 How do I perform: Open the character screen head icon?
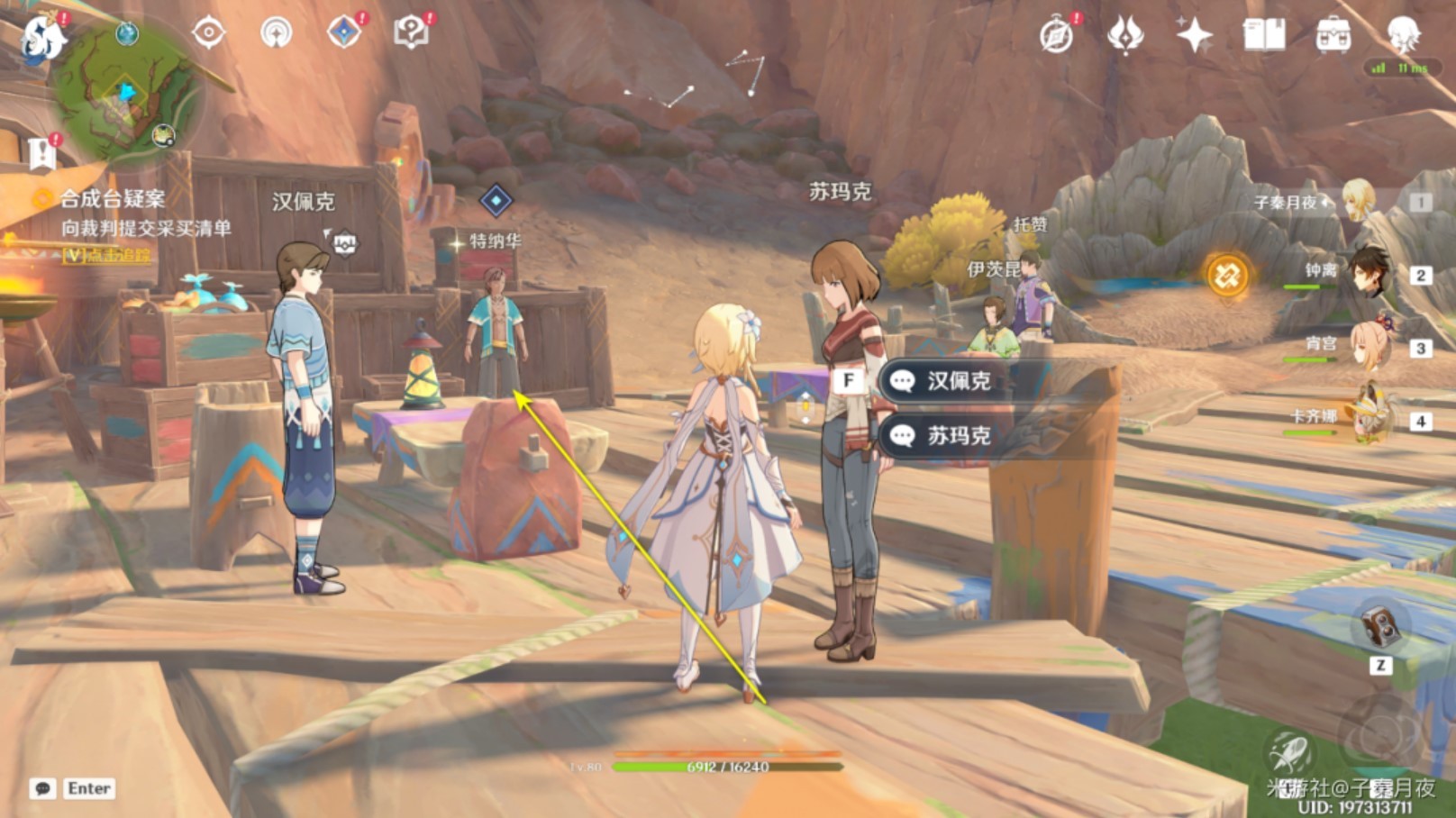click(x=1402, y=34)
